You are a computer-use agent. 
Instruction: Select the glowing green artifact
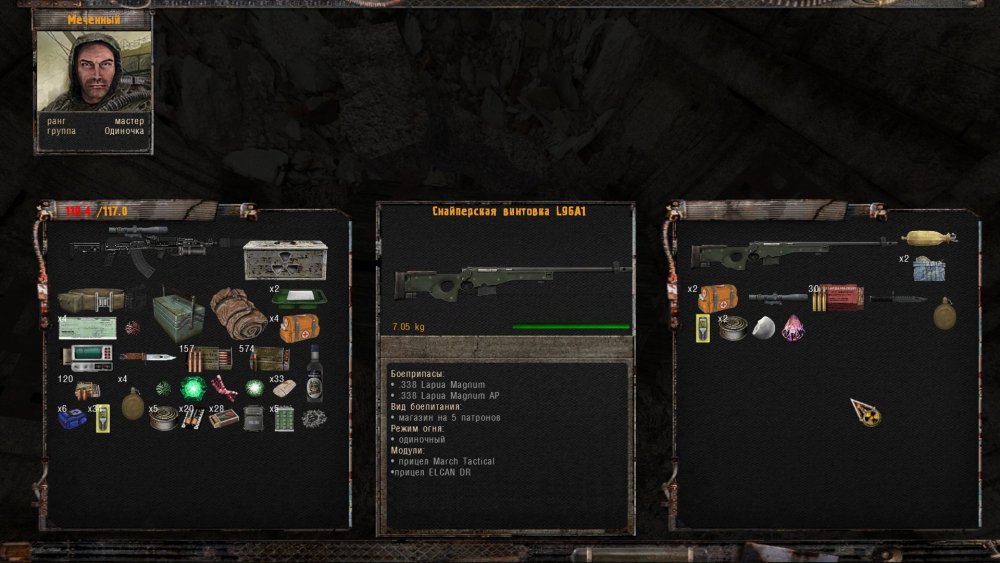click(x=192, y=387)
